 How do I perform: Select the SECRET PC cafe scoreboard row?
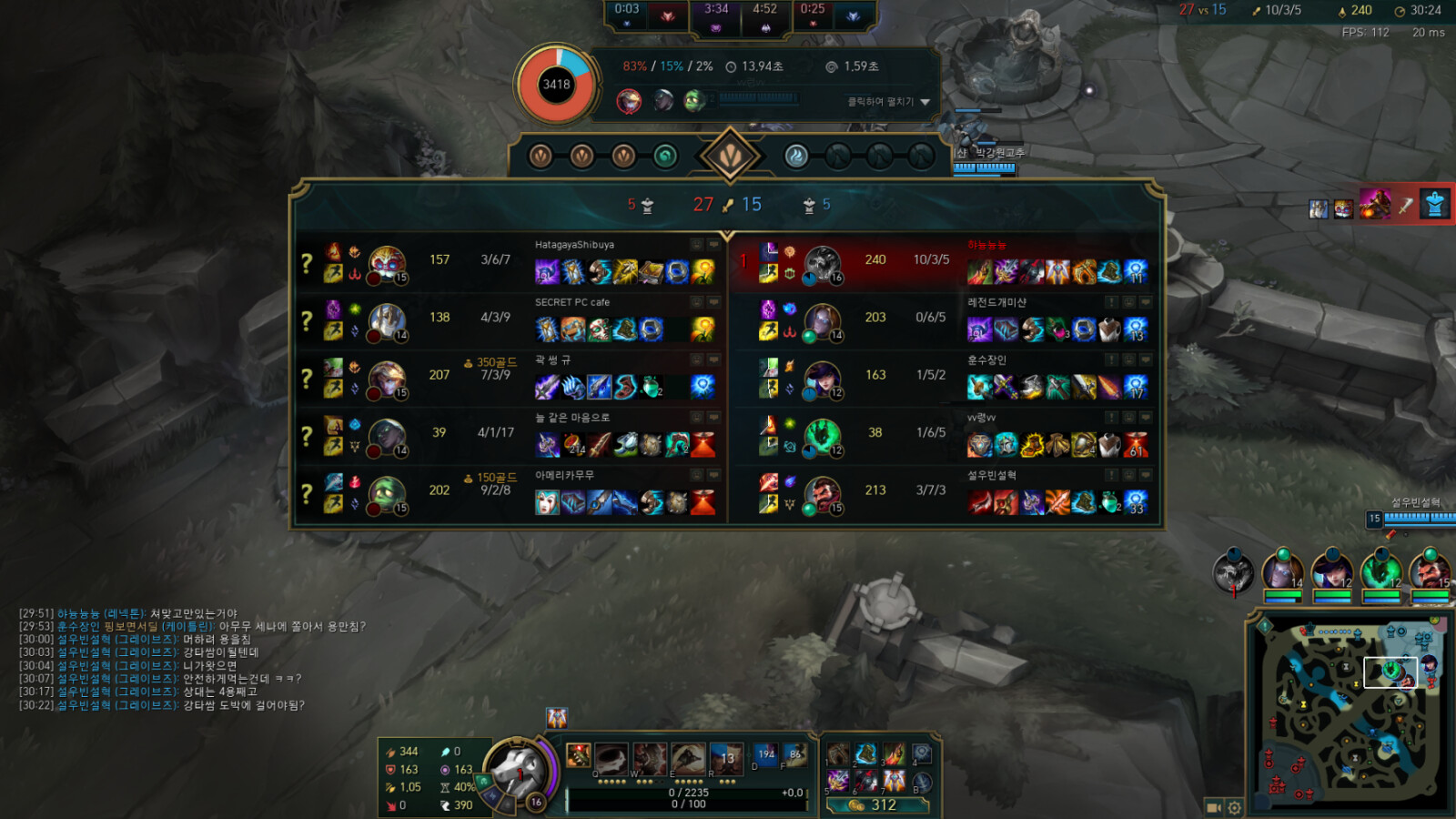click(510, 318)
